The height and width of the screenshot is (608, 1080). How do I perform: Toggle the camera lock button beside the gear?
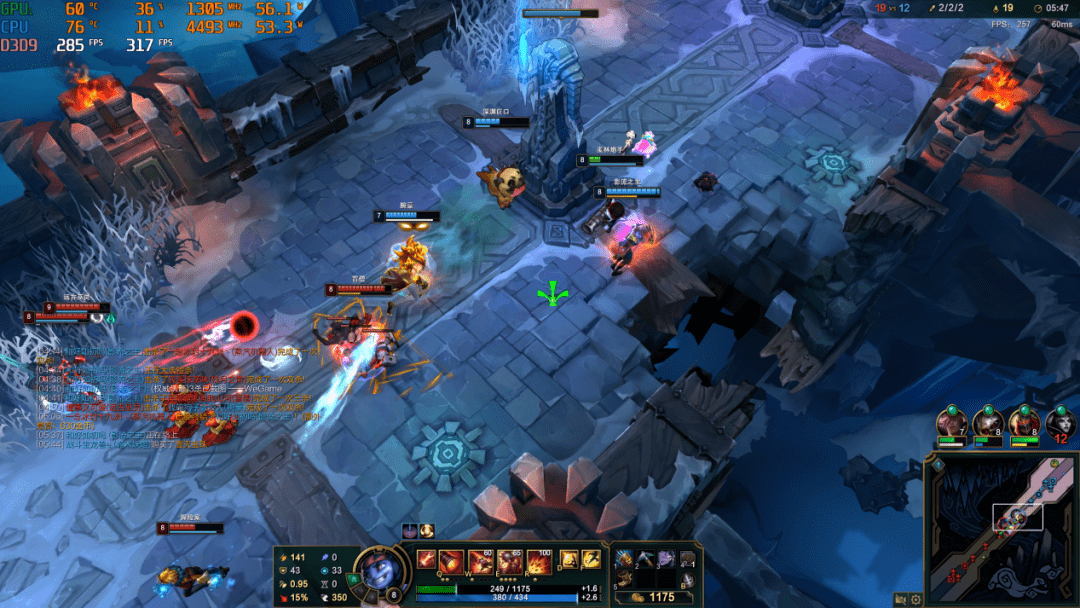(x=901, y=600)
